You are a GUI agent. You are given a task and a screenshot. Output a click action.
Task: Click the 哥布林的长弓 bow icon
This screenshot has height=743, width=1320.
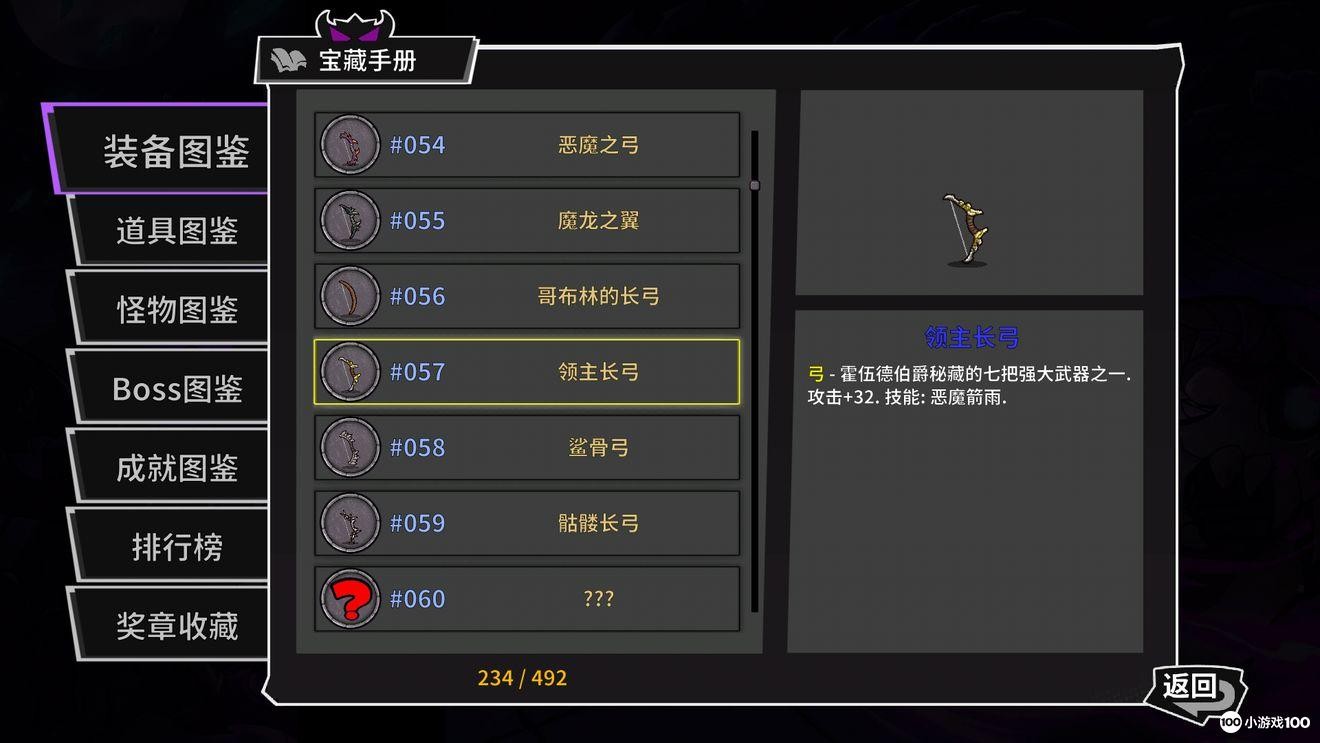349,296
